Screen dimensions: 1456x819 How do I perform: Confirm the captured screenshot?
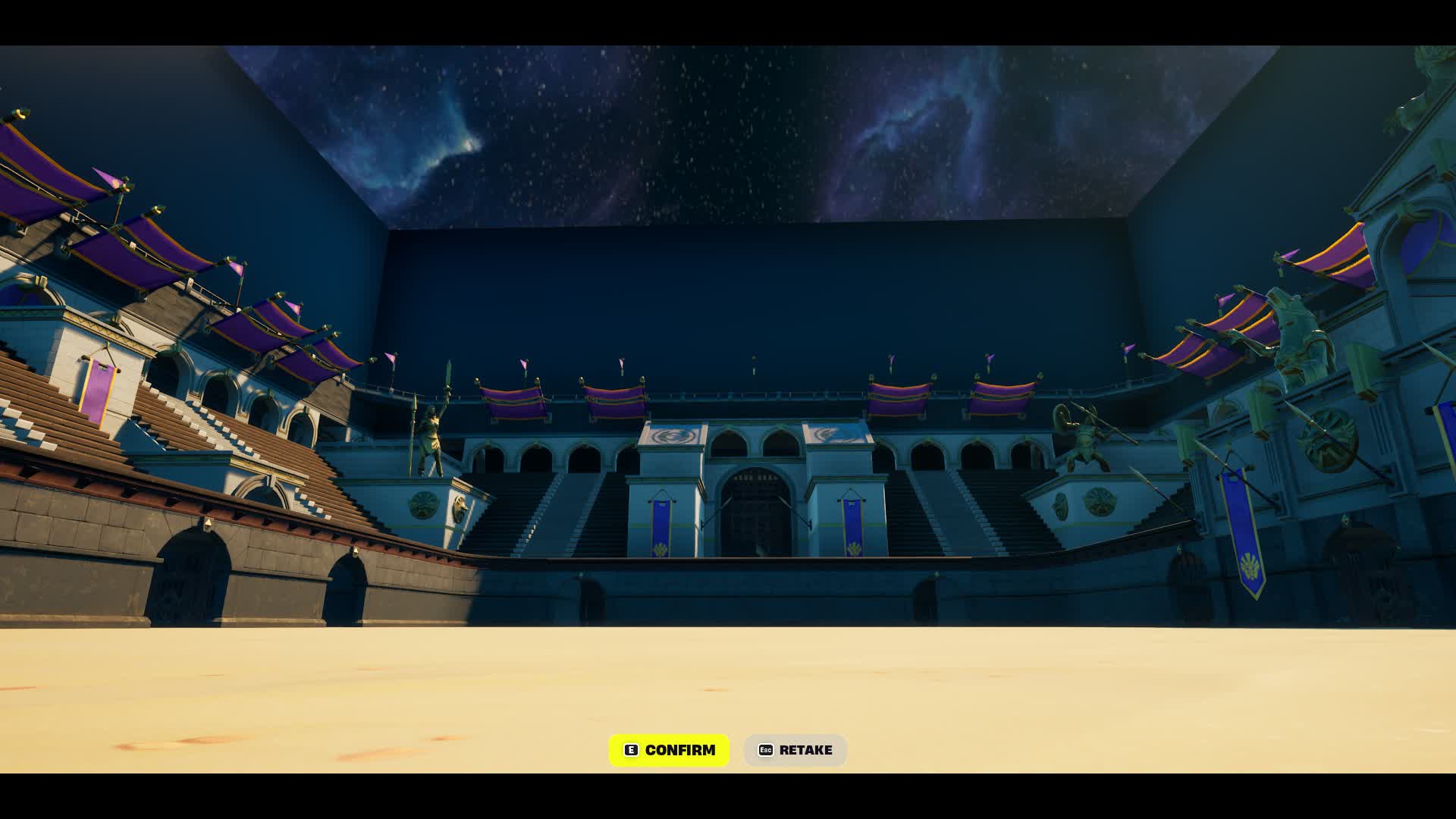coord(669,750)
